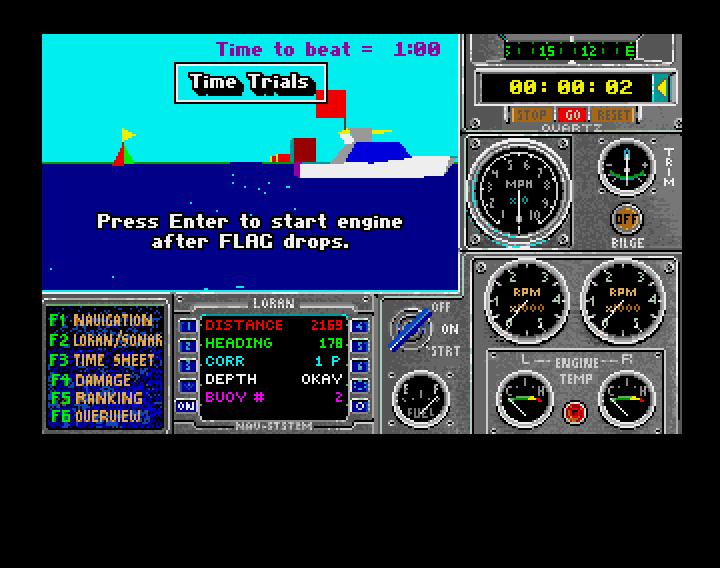
Task: Select F2 Loran/Sonar from the menu
Action: 104,340
